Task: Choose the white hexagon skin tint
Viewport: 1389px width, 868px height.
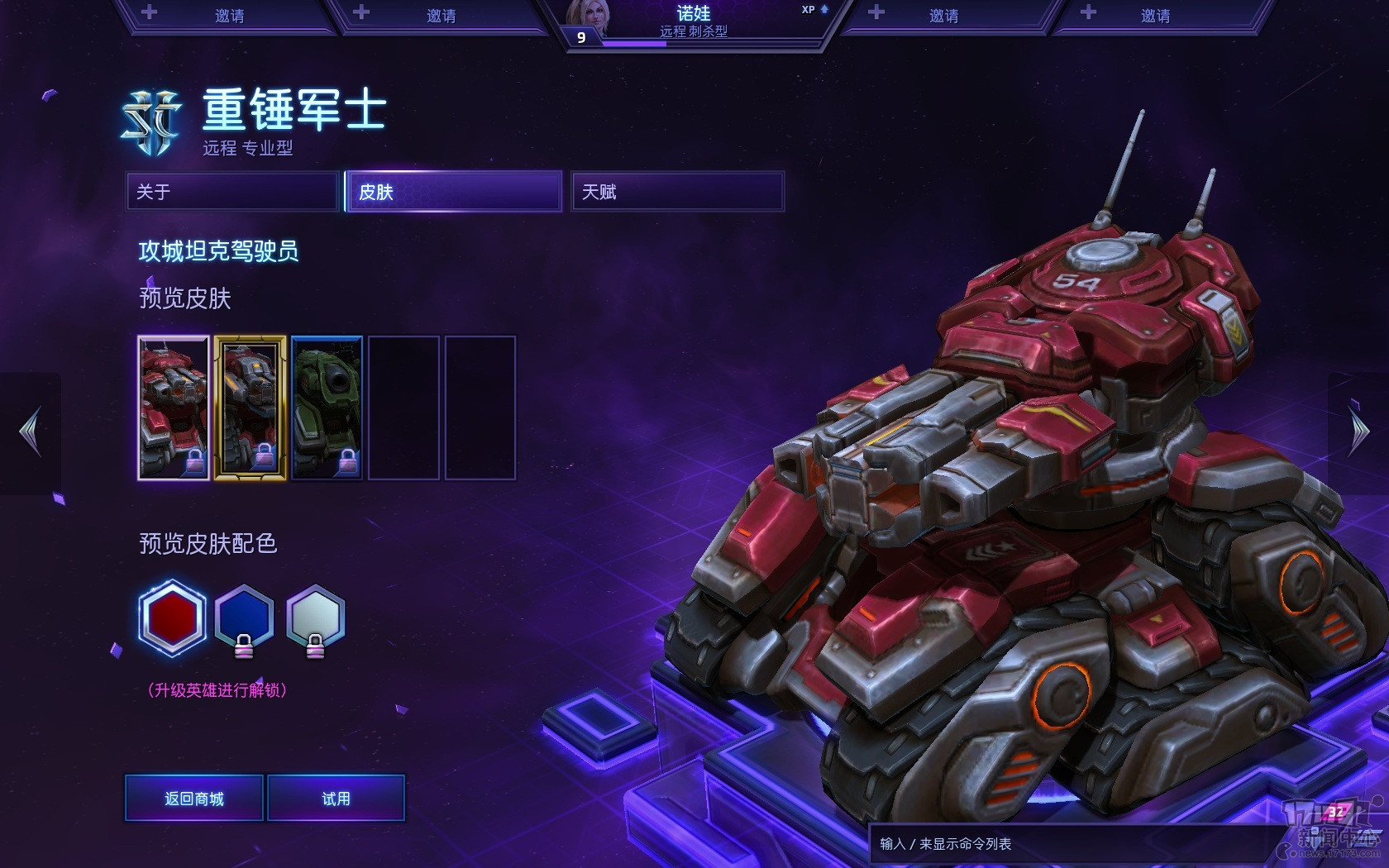Action: [315, 618]
